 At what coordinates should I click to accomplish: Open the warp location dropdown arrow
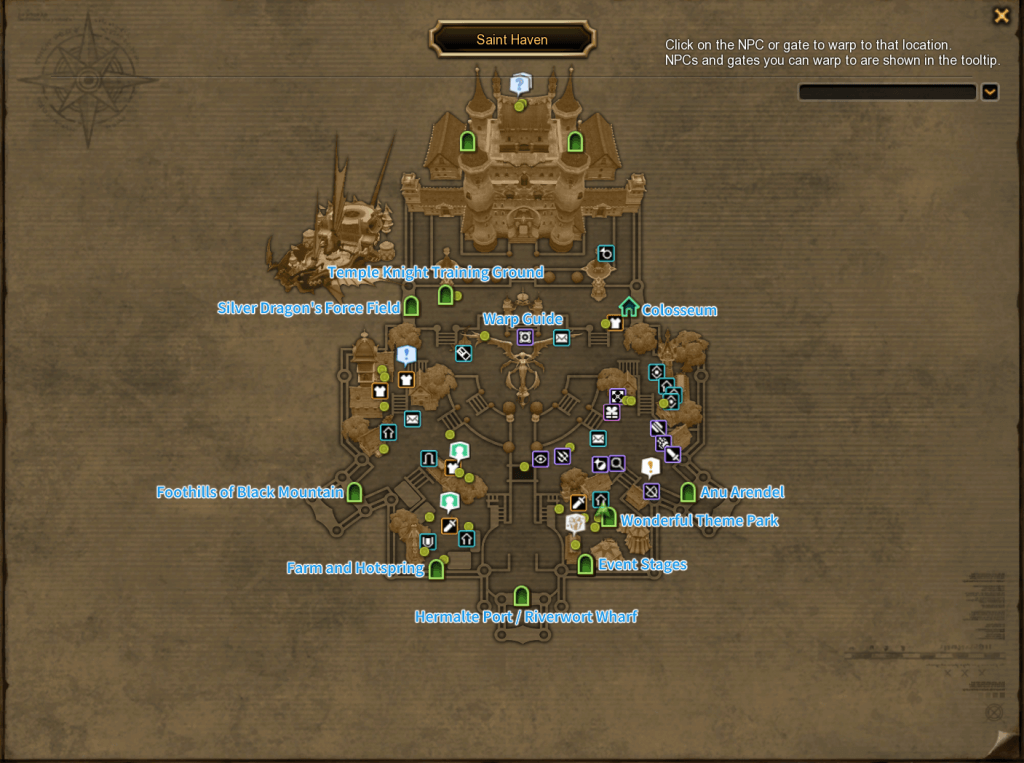(989, 92)
